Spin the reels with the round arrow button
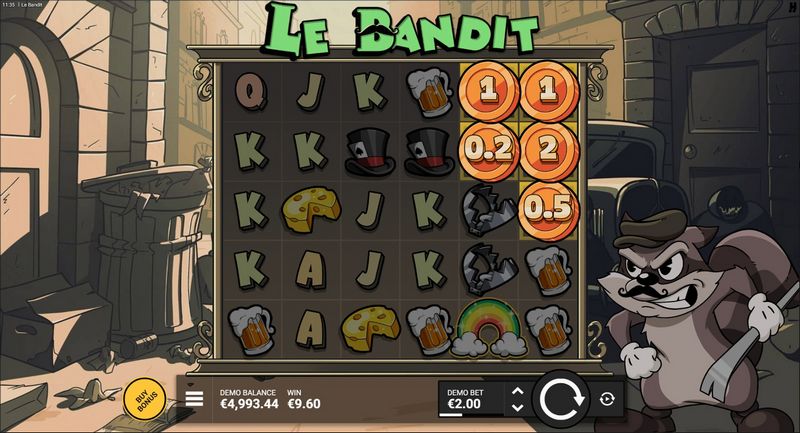The height and width of the screenshot is (433, 800). click(x=561, y=400)
